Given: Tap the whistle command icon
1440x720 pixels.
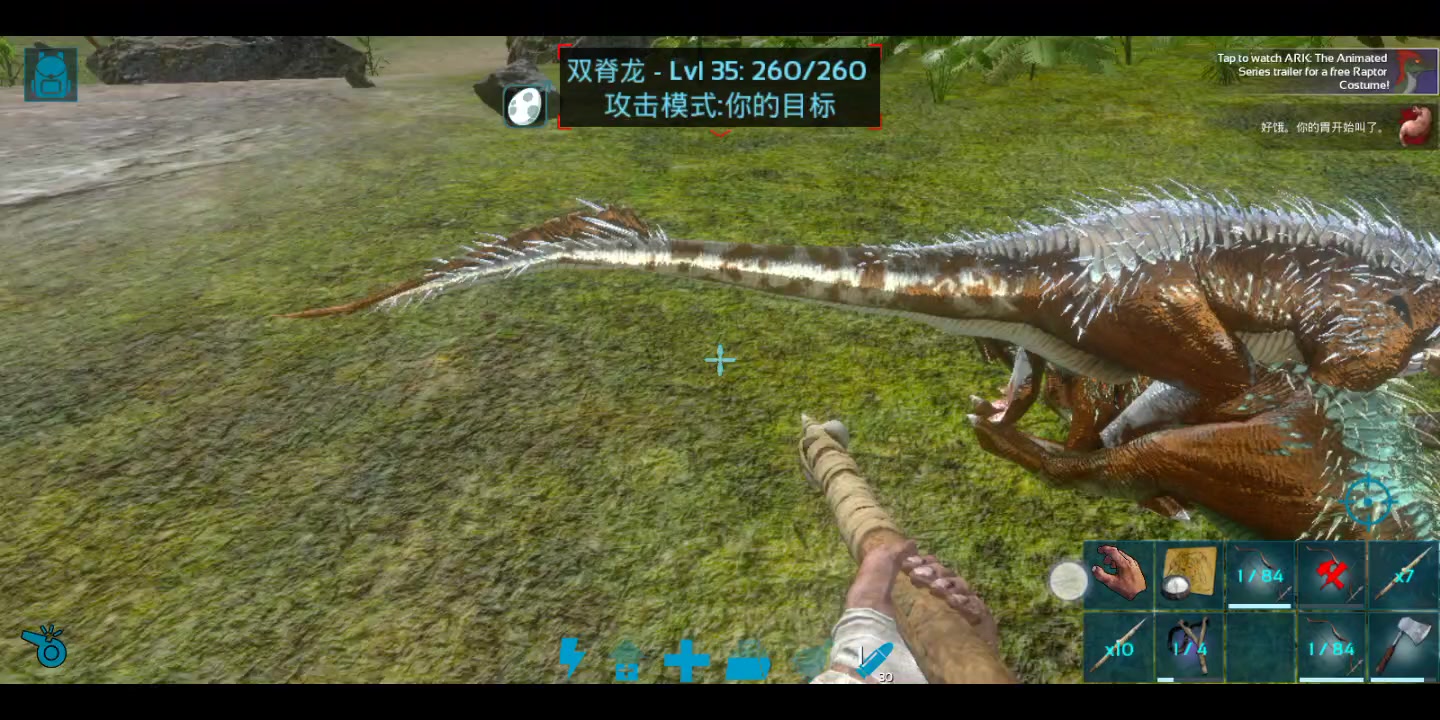Looking at the screenshot, I should pyautogui.click(x=45, y=647).
